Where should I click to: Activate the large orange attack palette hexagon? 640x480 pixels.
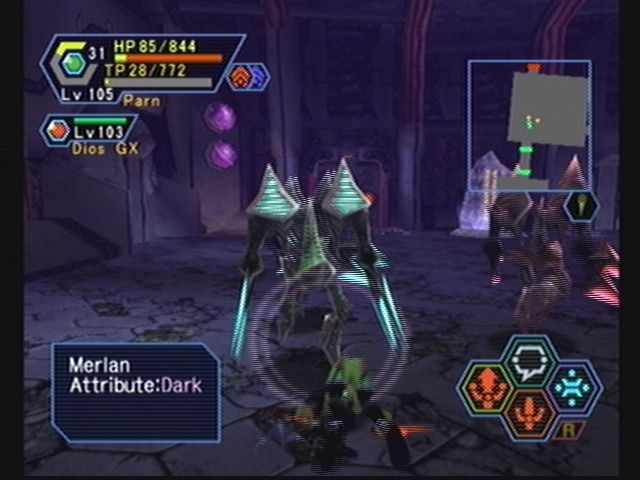point(487,387)
